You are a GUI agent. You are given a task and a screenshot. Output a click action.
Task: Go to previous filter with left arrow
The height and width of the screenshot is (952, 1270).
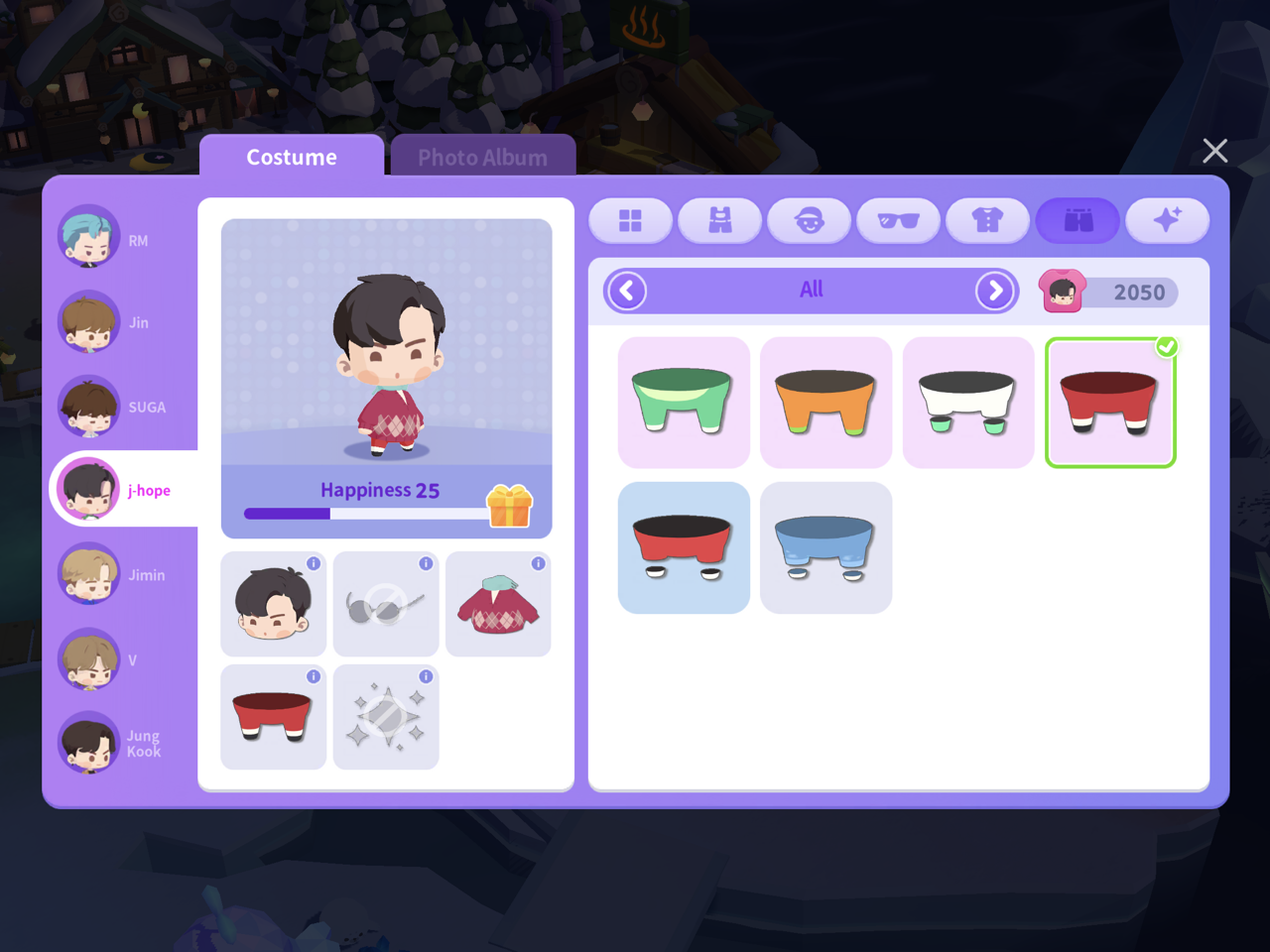tap(627, 291)
